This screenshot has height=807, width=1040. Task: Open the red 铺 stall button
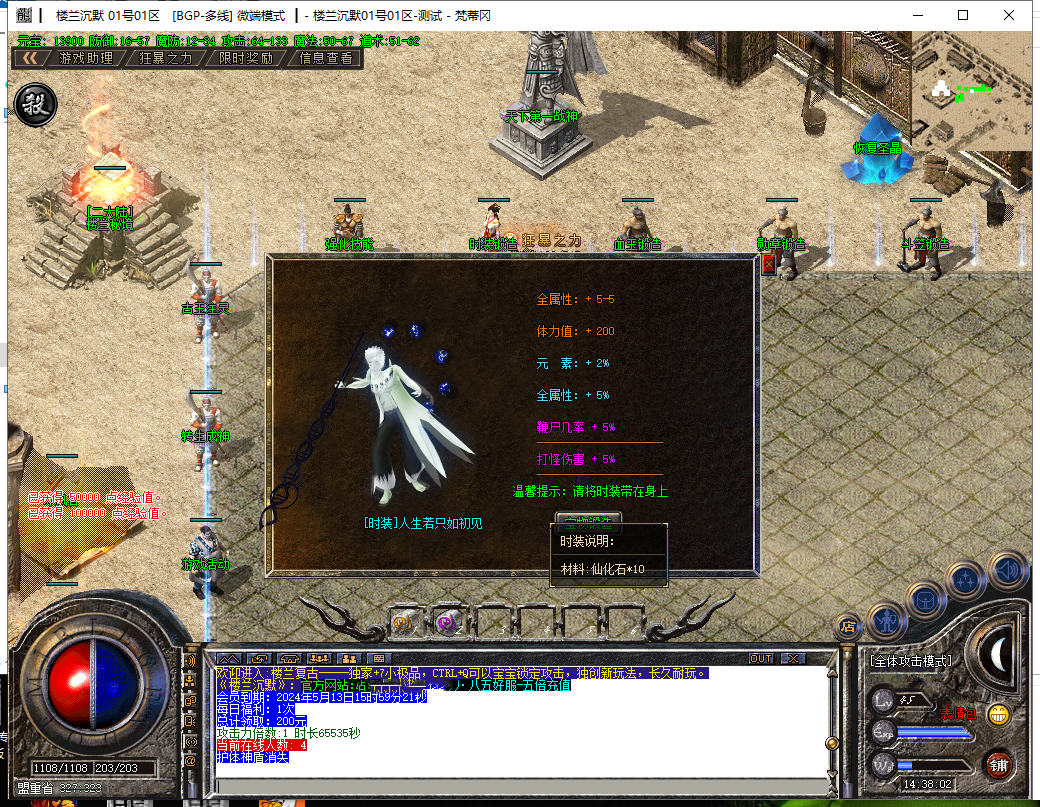pos(998,765)
